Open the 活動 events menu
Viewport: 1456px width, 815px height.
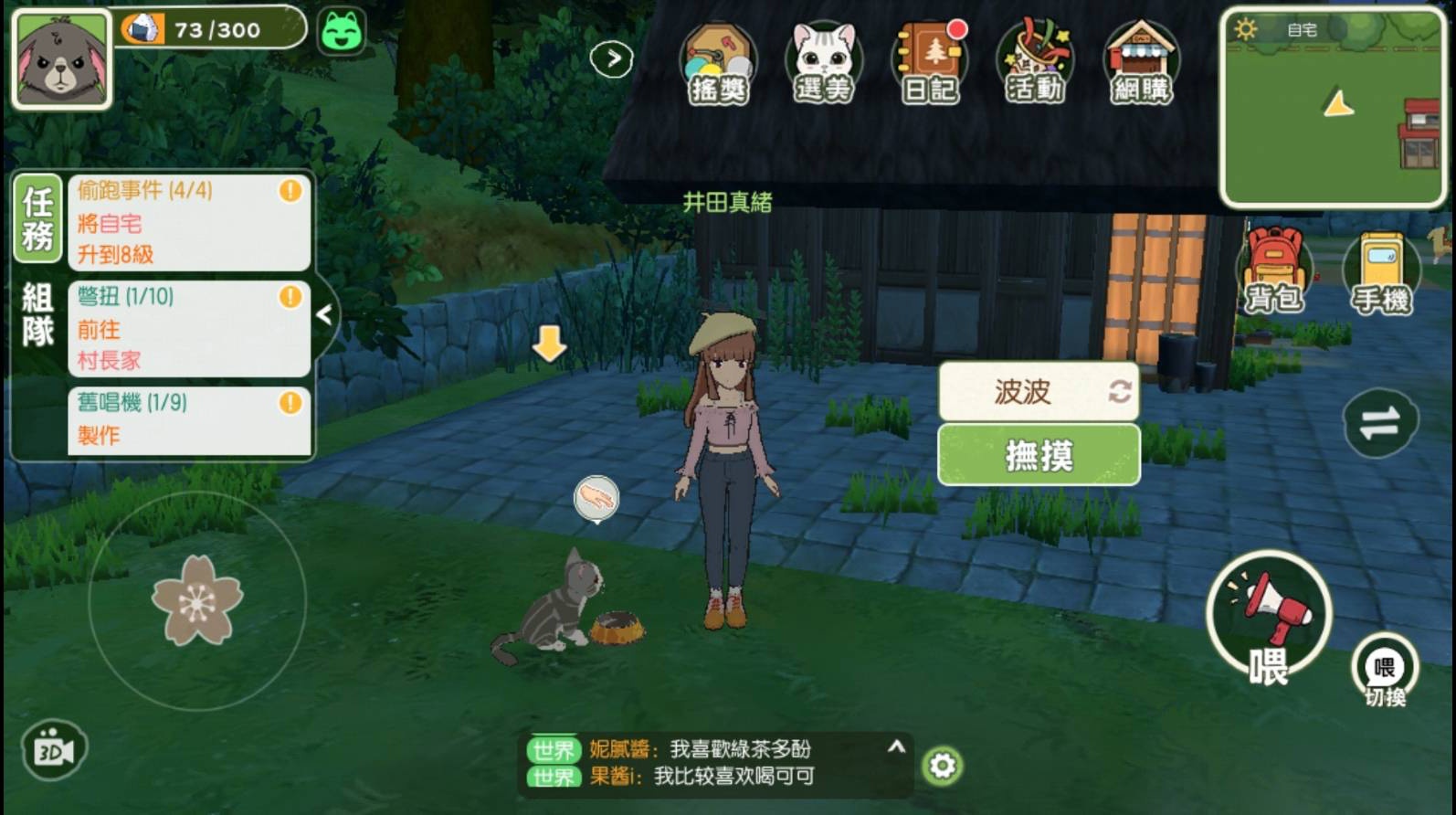click(x=1034, y=64)
